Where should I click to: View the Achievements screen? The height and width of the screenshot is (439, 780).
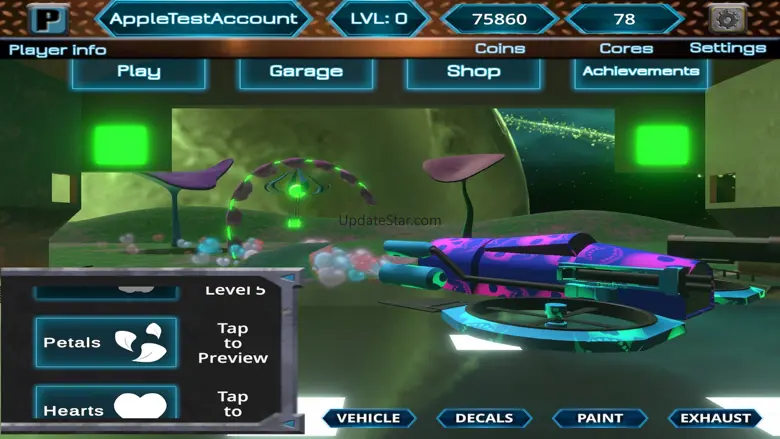click(x=641, y=72)
